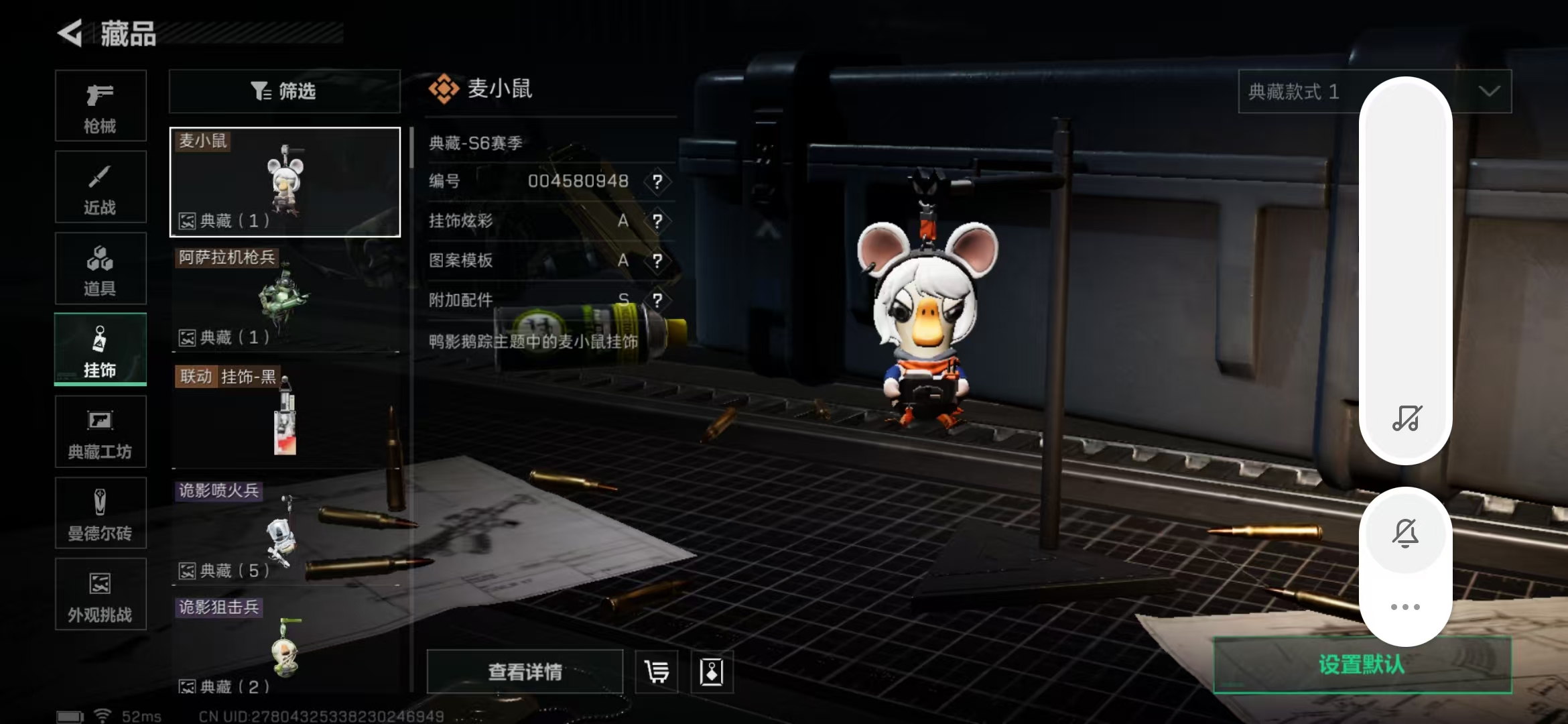Switch to the 枪械 category tab

(x=101, y=106)
